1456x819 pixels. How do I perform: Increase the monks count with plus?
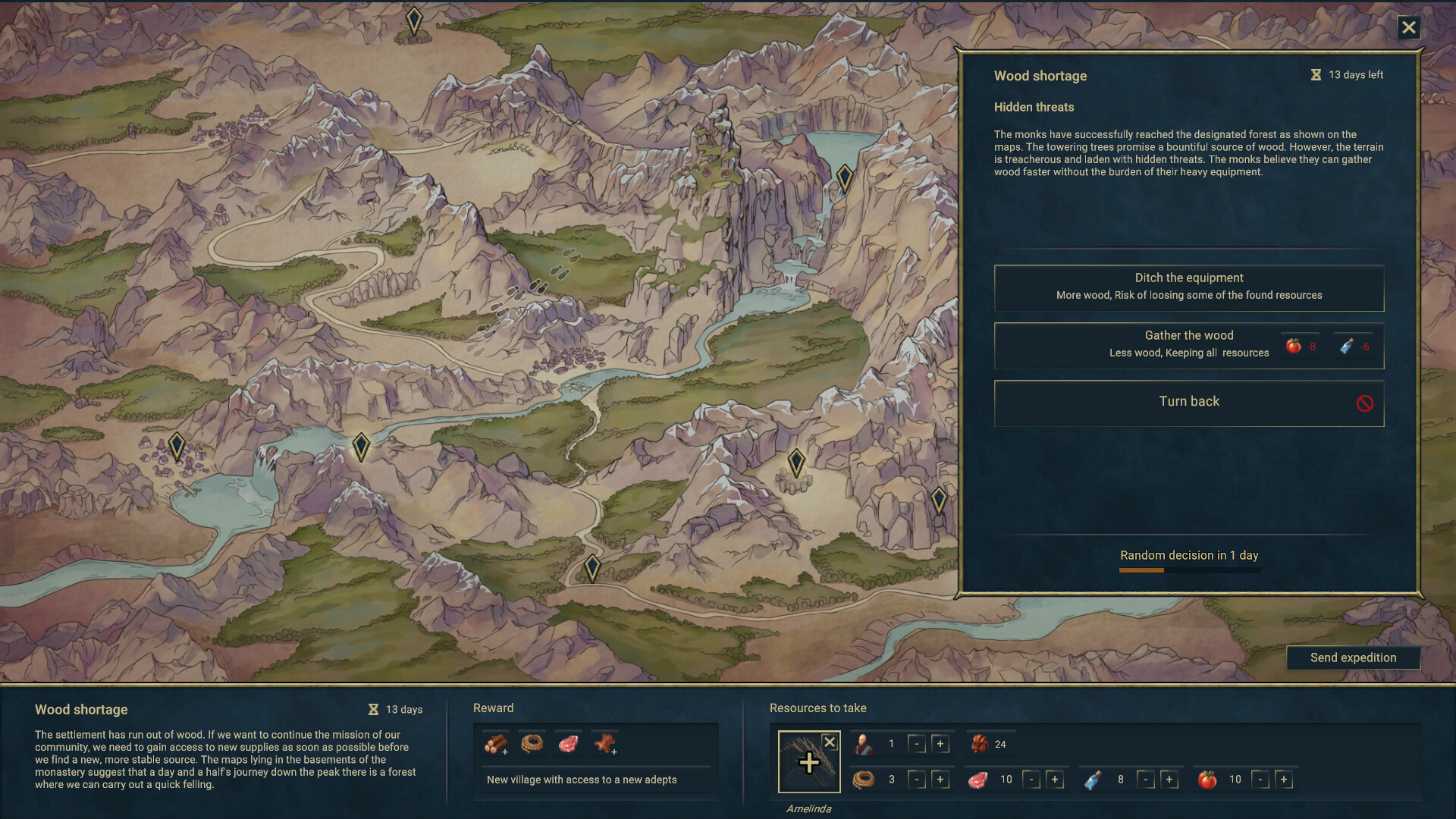[x=942, y=744]
